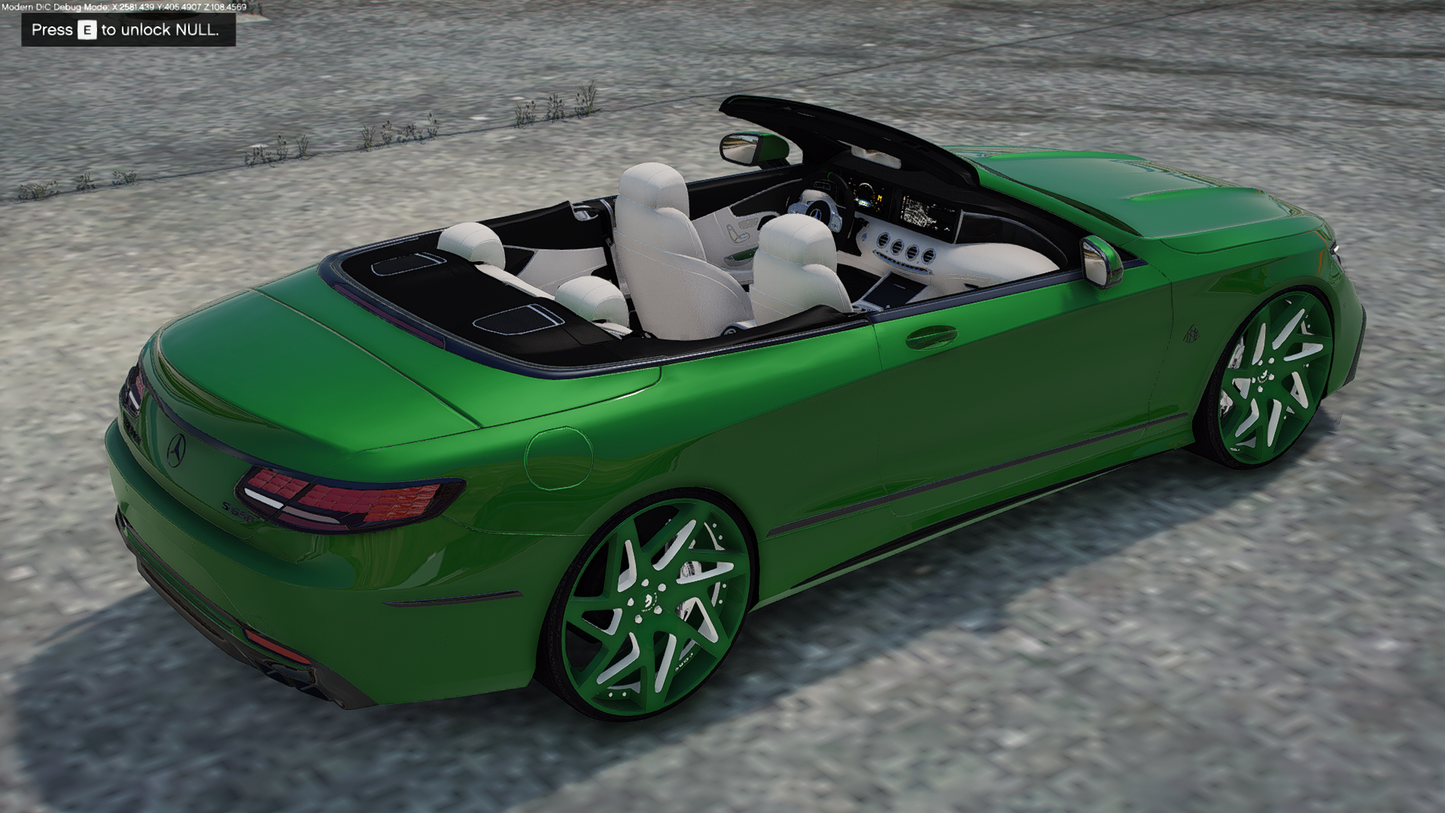Click the Modern DiC Debug Mode text

pos(62,5)
